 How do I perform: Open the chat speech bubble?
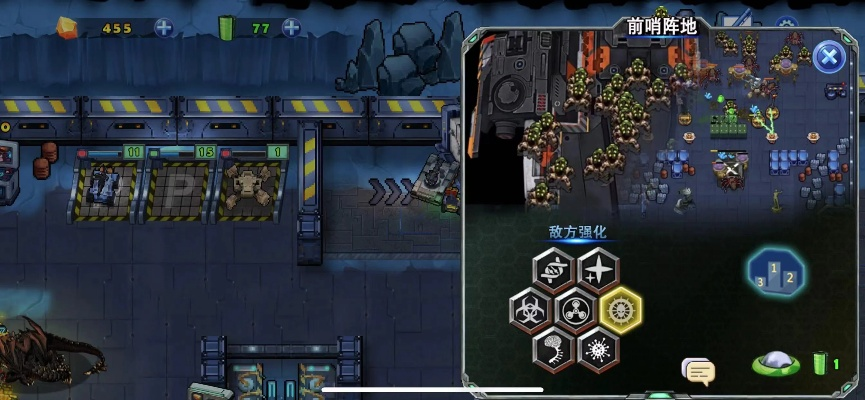coord(698,371)
